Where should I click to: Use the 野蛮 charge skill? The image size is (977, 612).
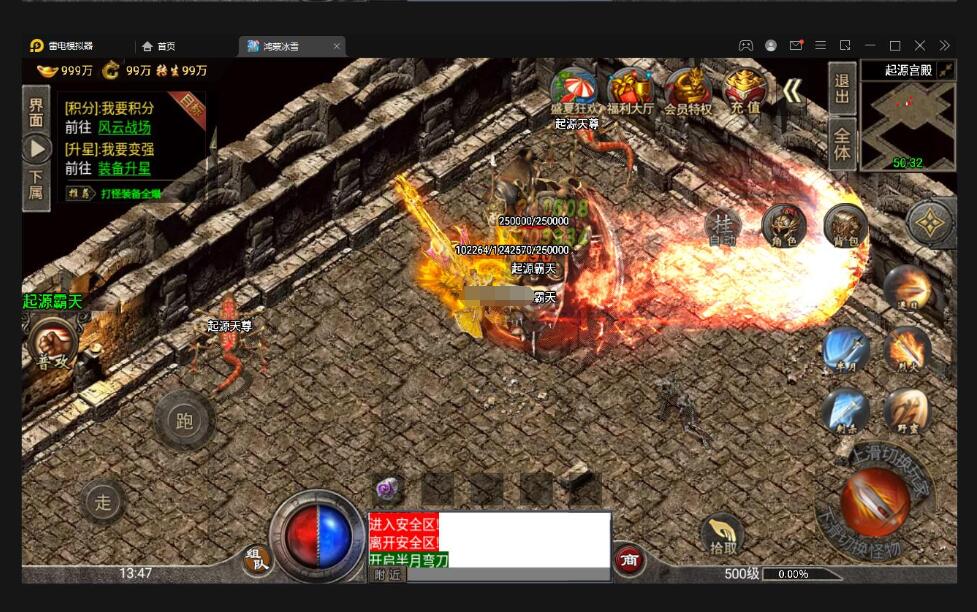[x=907, y=411]
